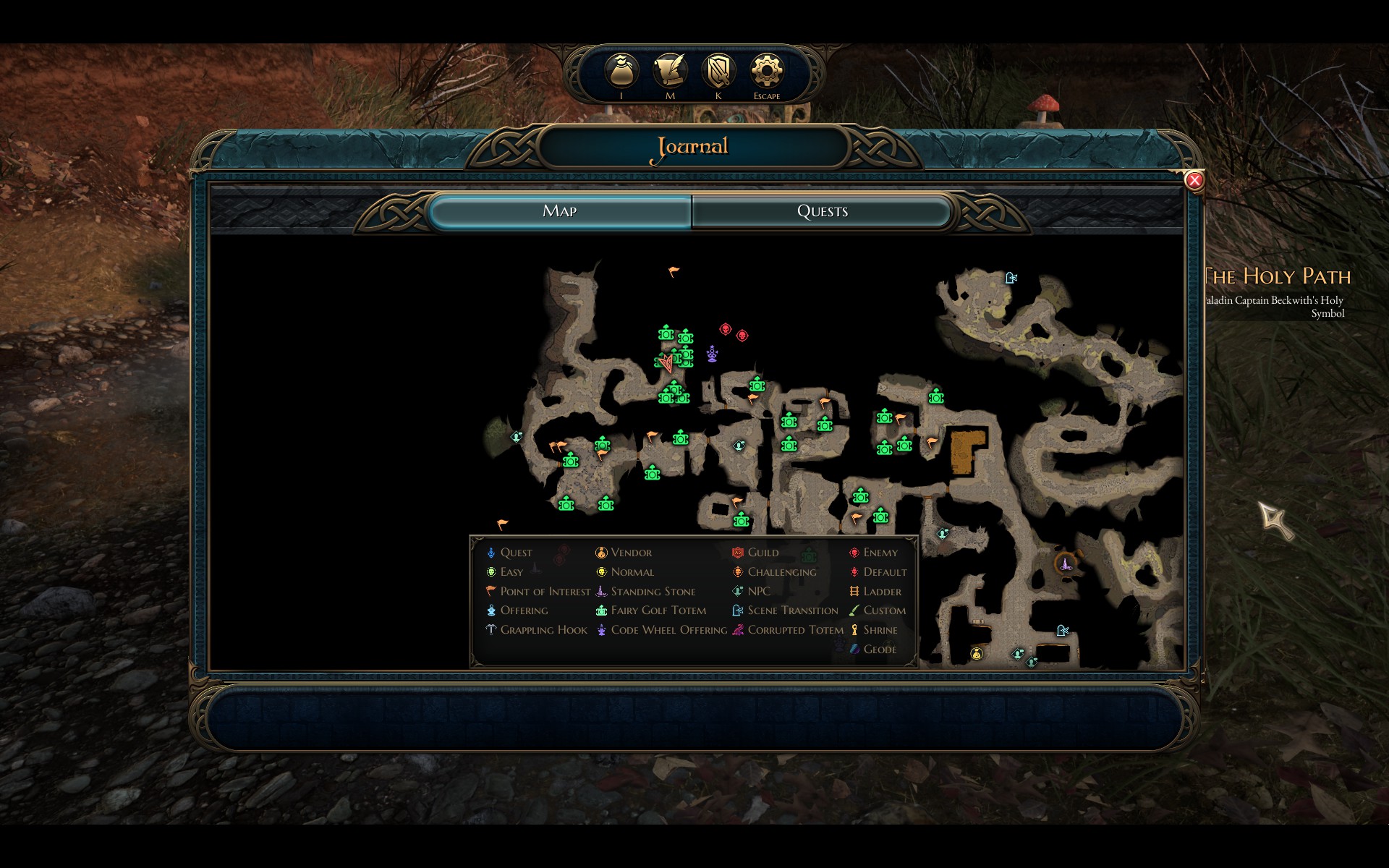This screenshot has height=868, width=1389.
Task: Select The Holy Path quest tracker
Action: (x=1278, y=276)
